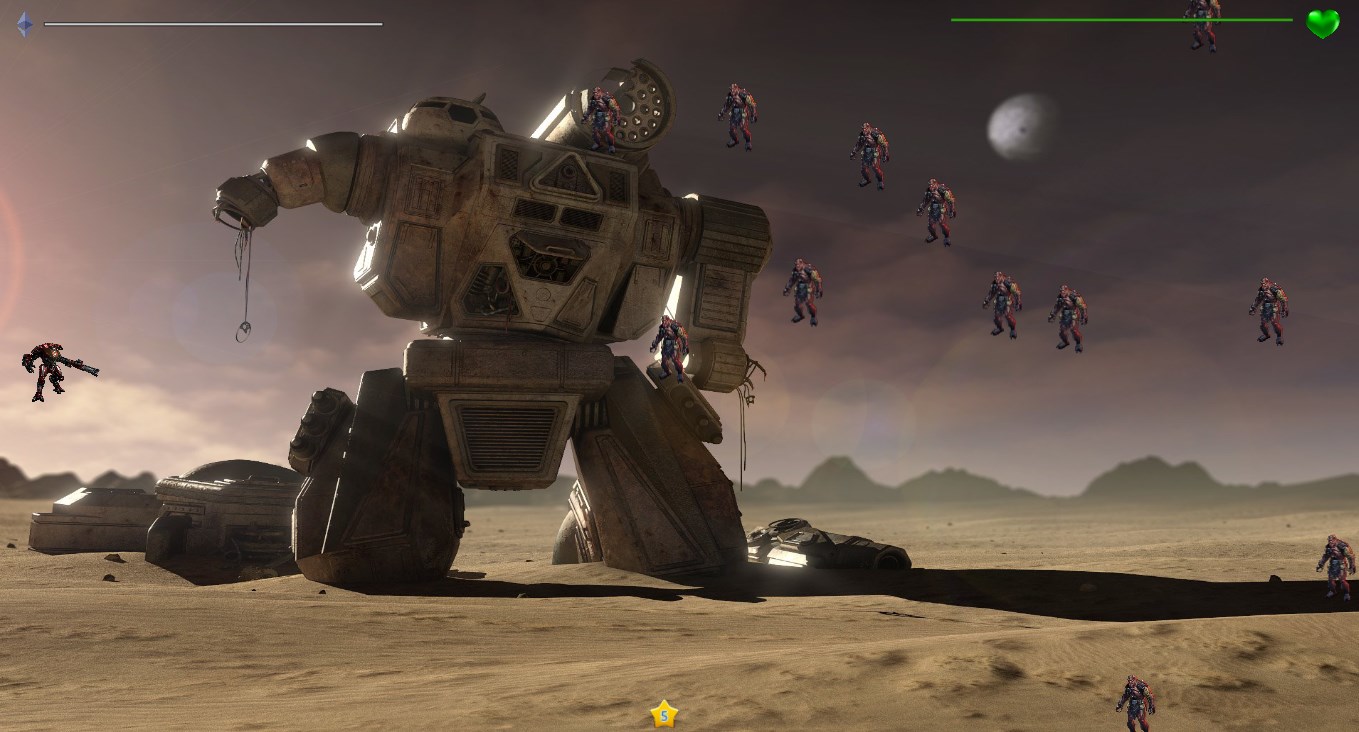Click the green heart health icon
The image size is (1359, 732).
coord(1322,23)
